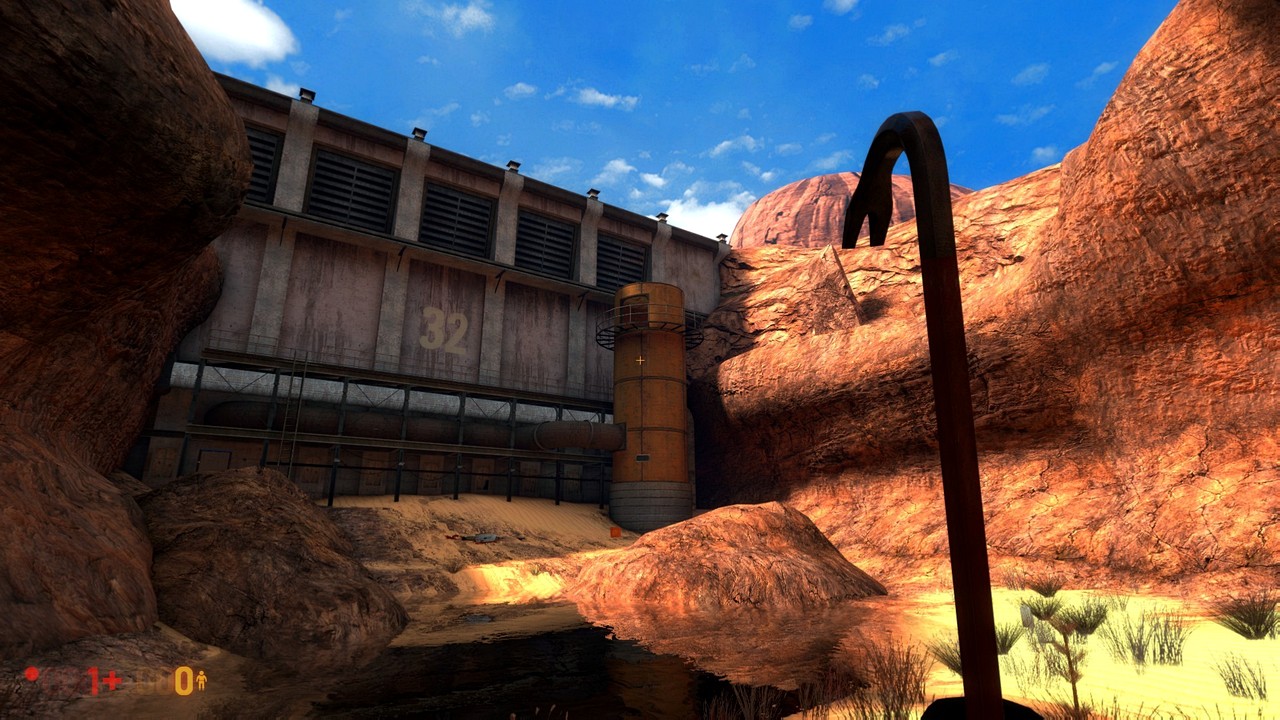1280x720 pixels.
Task: Select the door on the tower's side
Action: tap(643, 457)
